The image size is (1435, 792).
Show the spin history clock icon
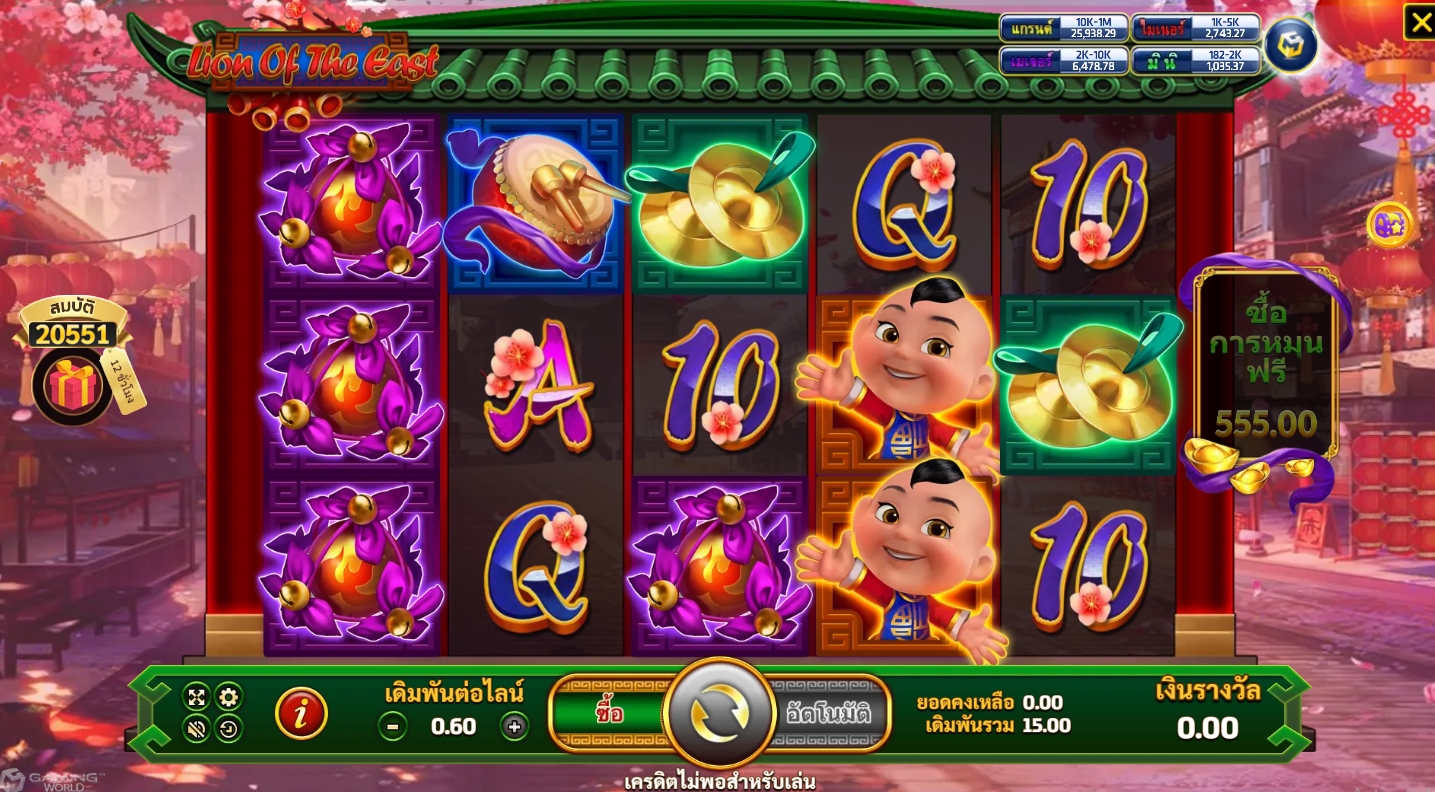(228, 729)
